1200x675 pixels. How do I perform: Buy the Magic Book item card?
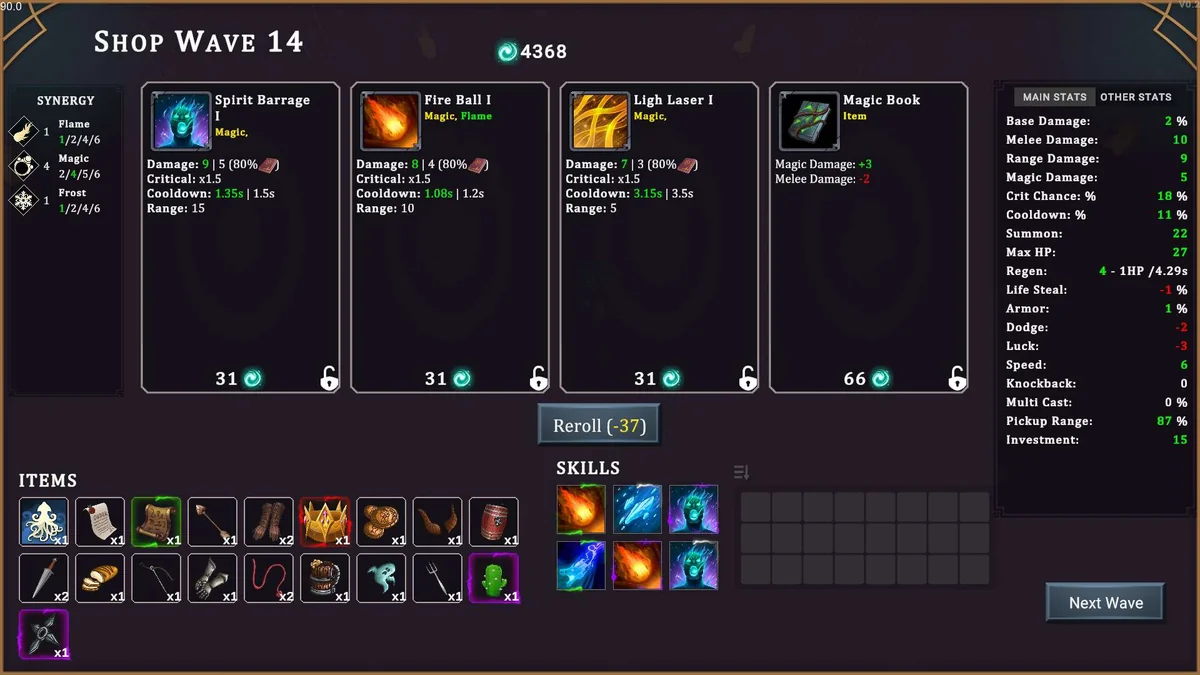point(868,237)
